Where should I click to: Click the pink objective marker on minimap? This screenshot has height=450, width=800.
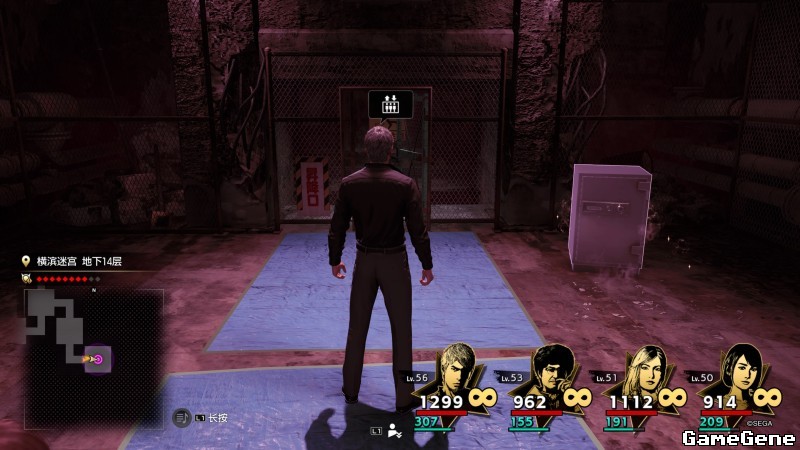click(x=98, y=359)
